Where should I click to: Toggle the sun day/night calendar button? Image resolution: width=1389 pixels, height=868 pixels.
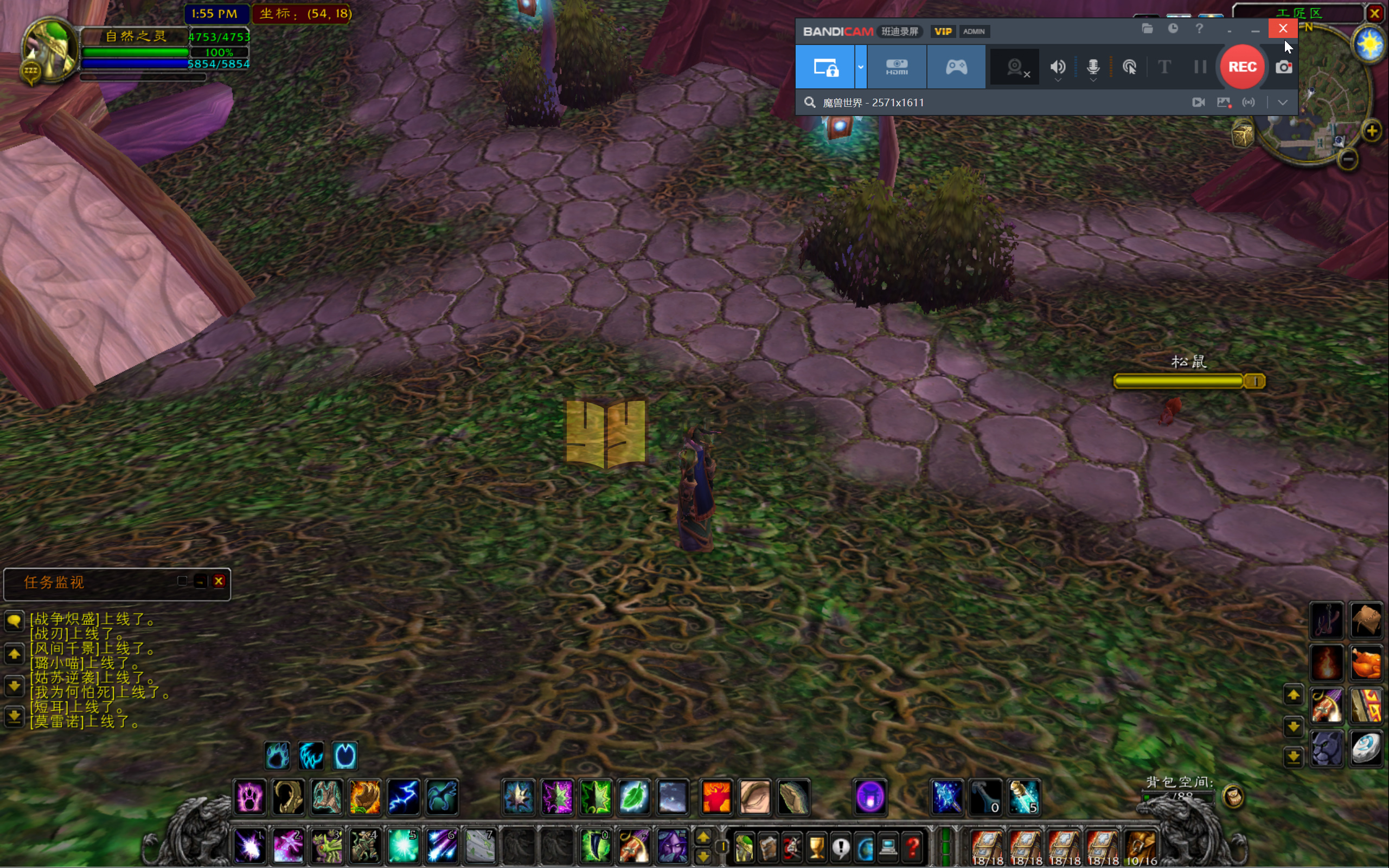coord(1369,44)
